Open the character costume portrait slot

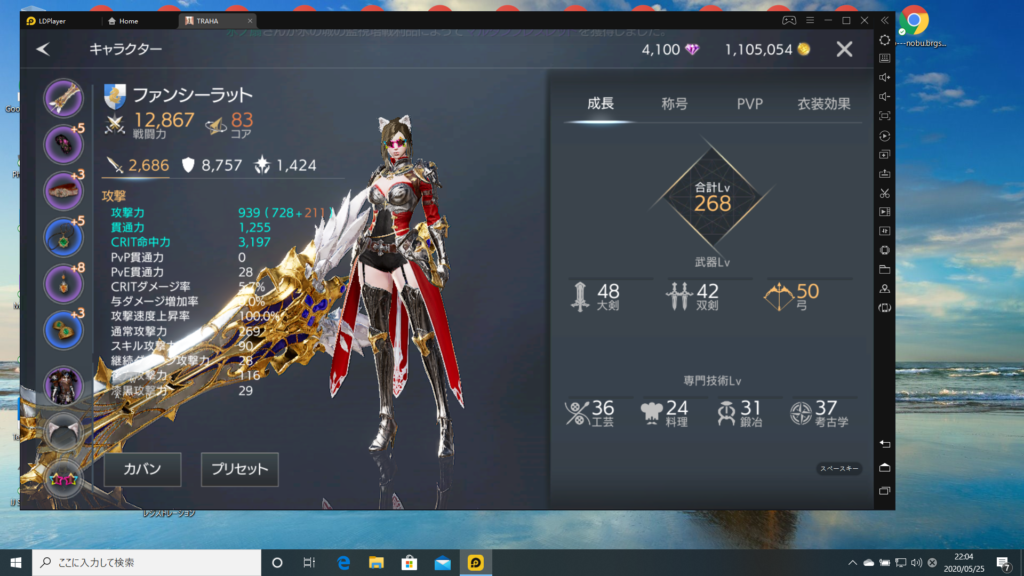pos(64,386)
